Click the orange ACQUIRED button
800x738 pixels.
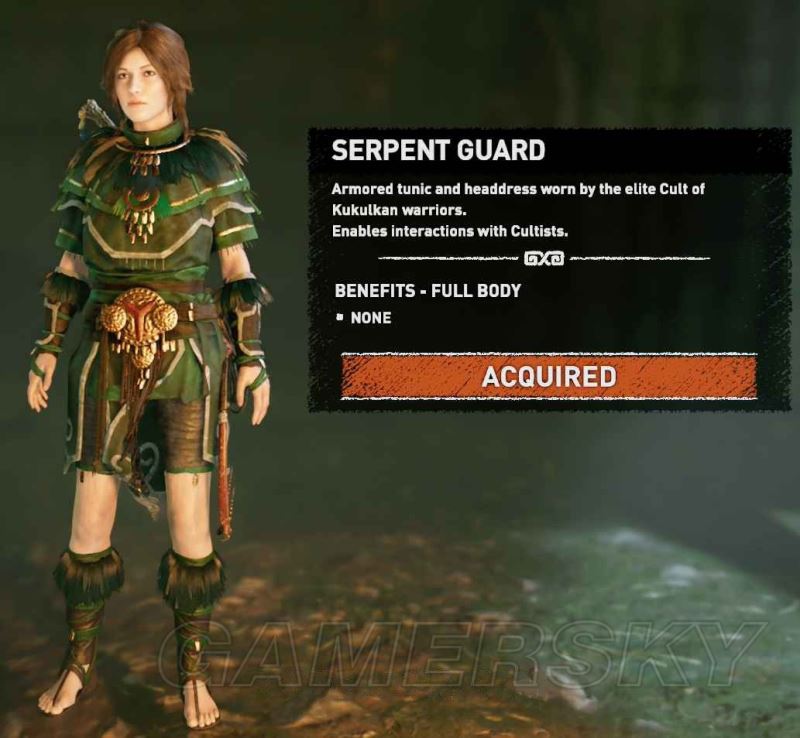point(548,376)
